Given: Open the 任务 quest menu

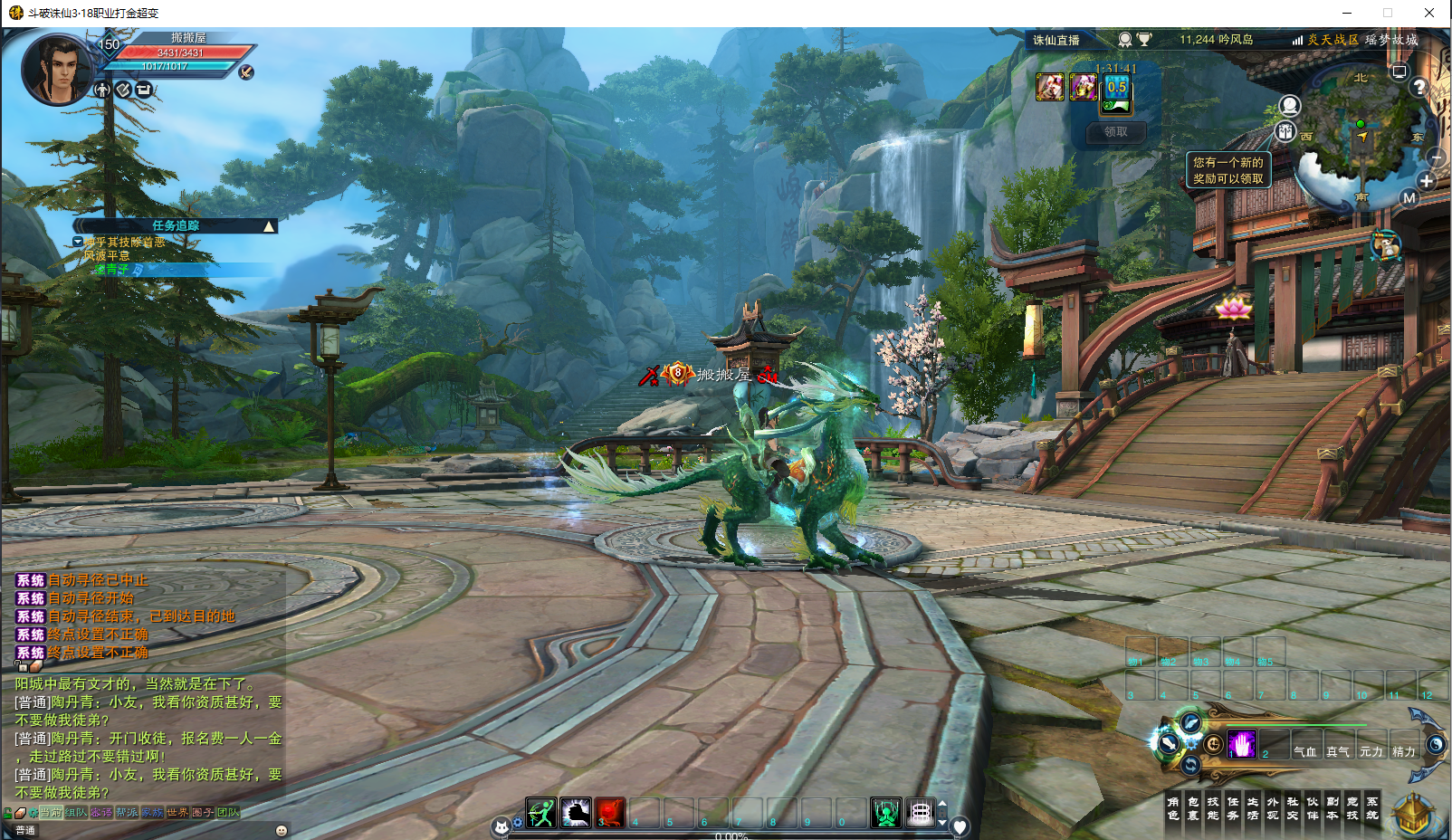Looking at the screenshot, I should tap(1233, 808).
